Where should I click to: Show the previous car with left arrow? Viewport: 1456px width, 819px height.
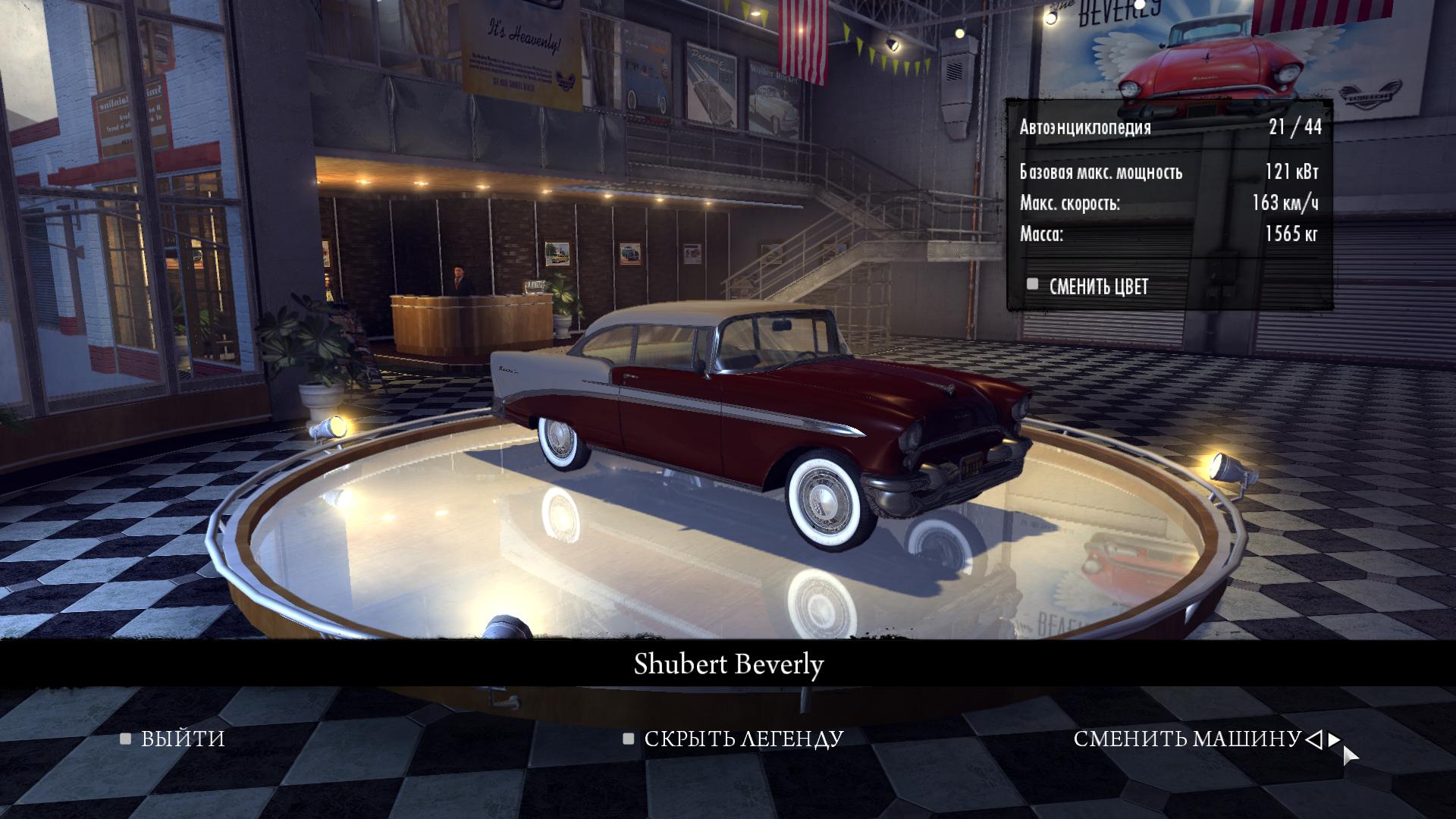point(1315,739)
